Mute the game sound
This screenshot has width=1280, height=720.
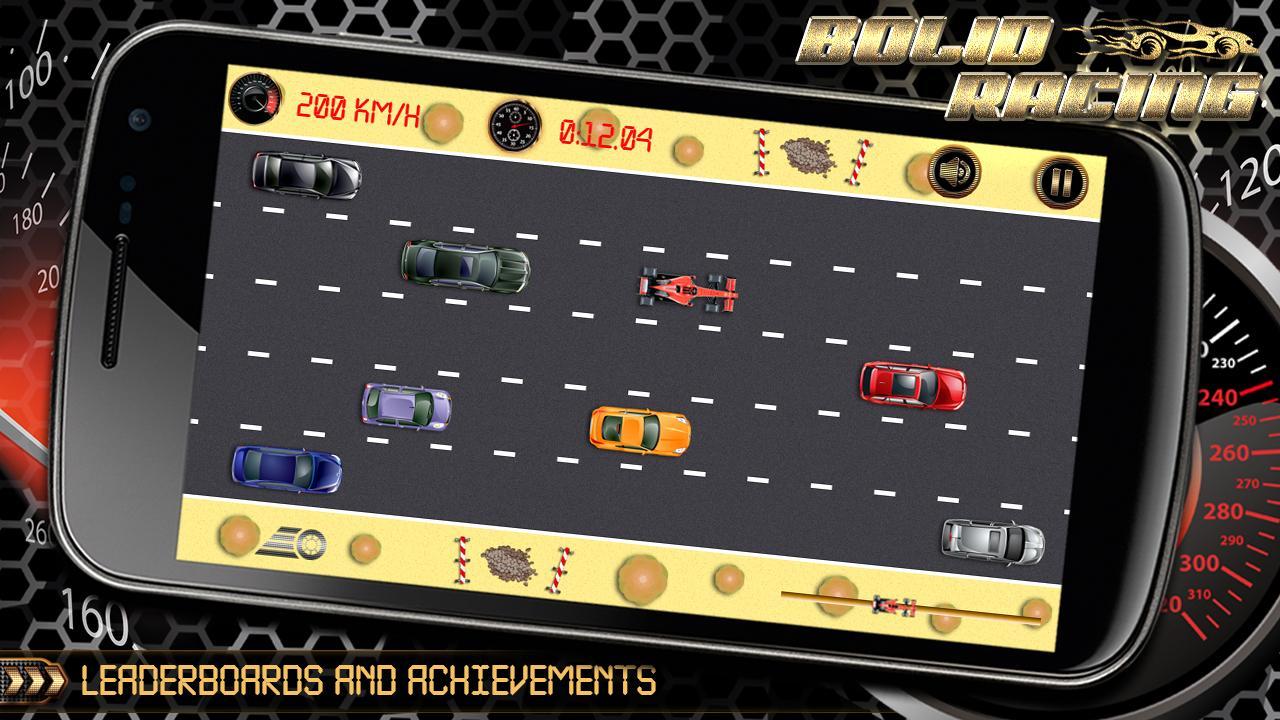(953, 174)
